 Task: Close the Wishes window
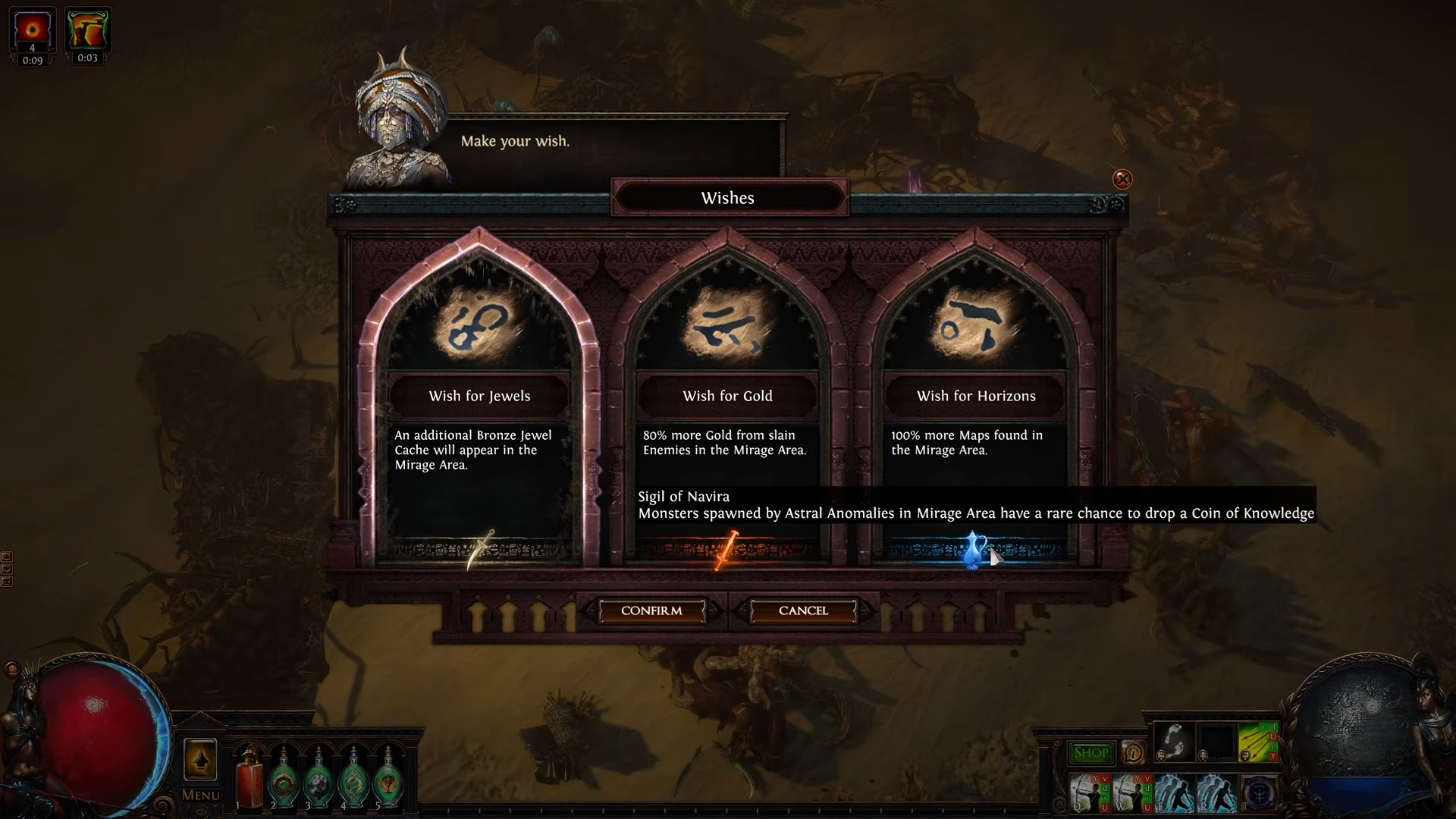1122,180
